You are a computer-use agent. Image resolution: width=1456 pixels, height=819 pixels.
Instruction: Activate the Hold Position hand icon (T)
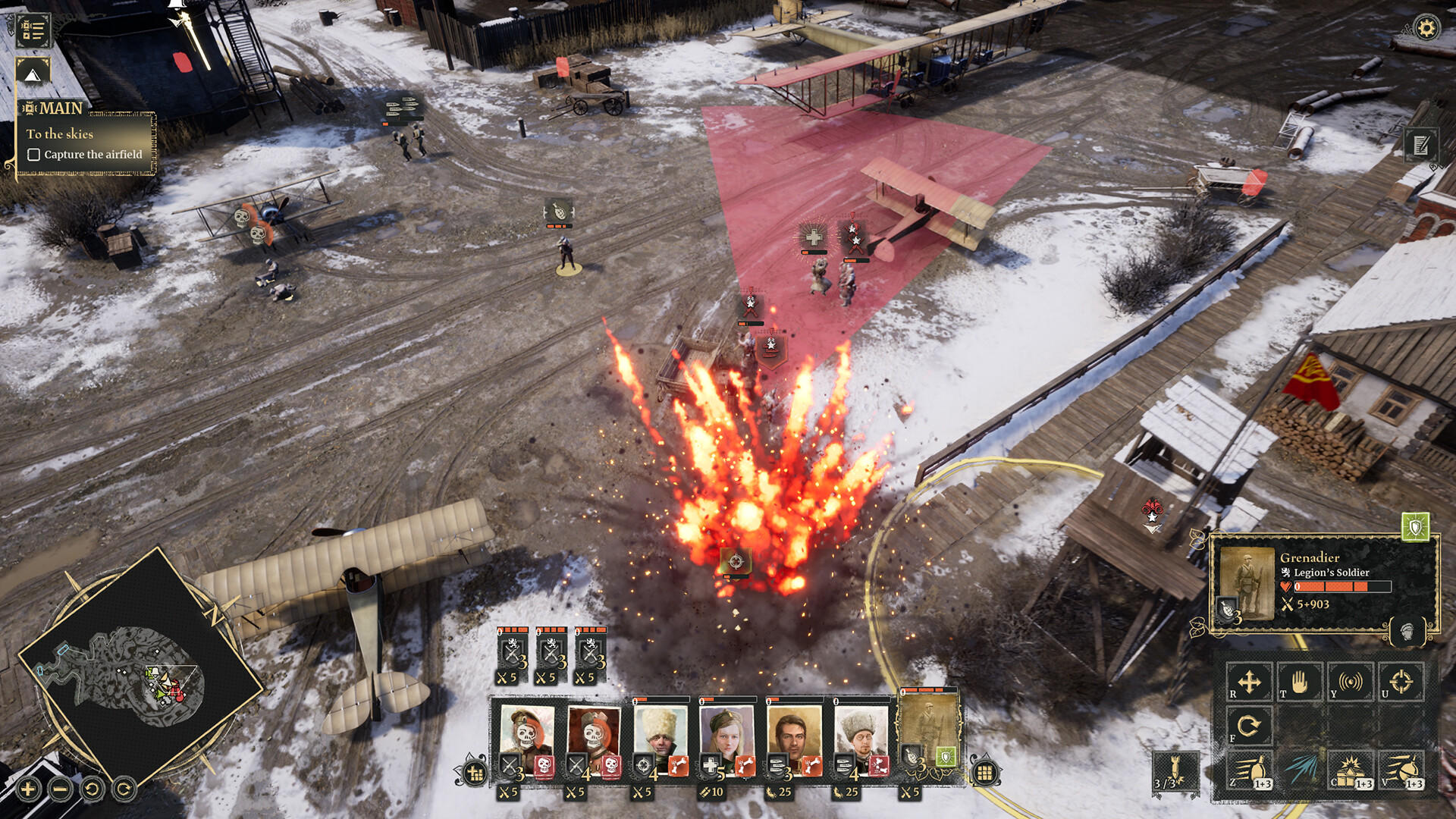(x=1300, y=681)
